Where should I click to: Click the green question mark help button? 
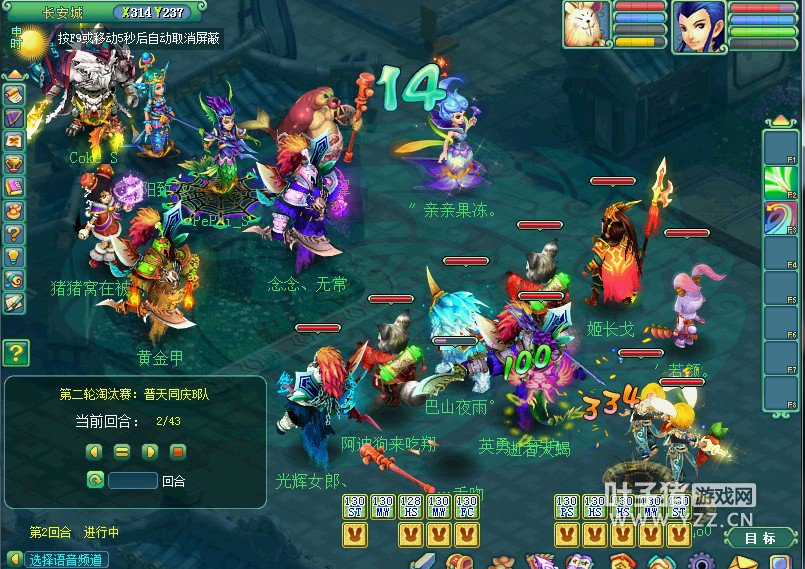pyautogui.click(x=16, y=352)
